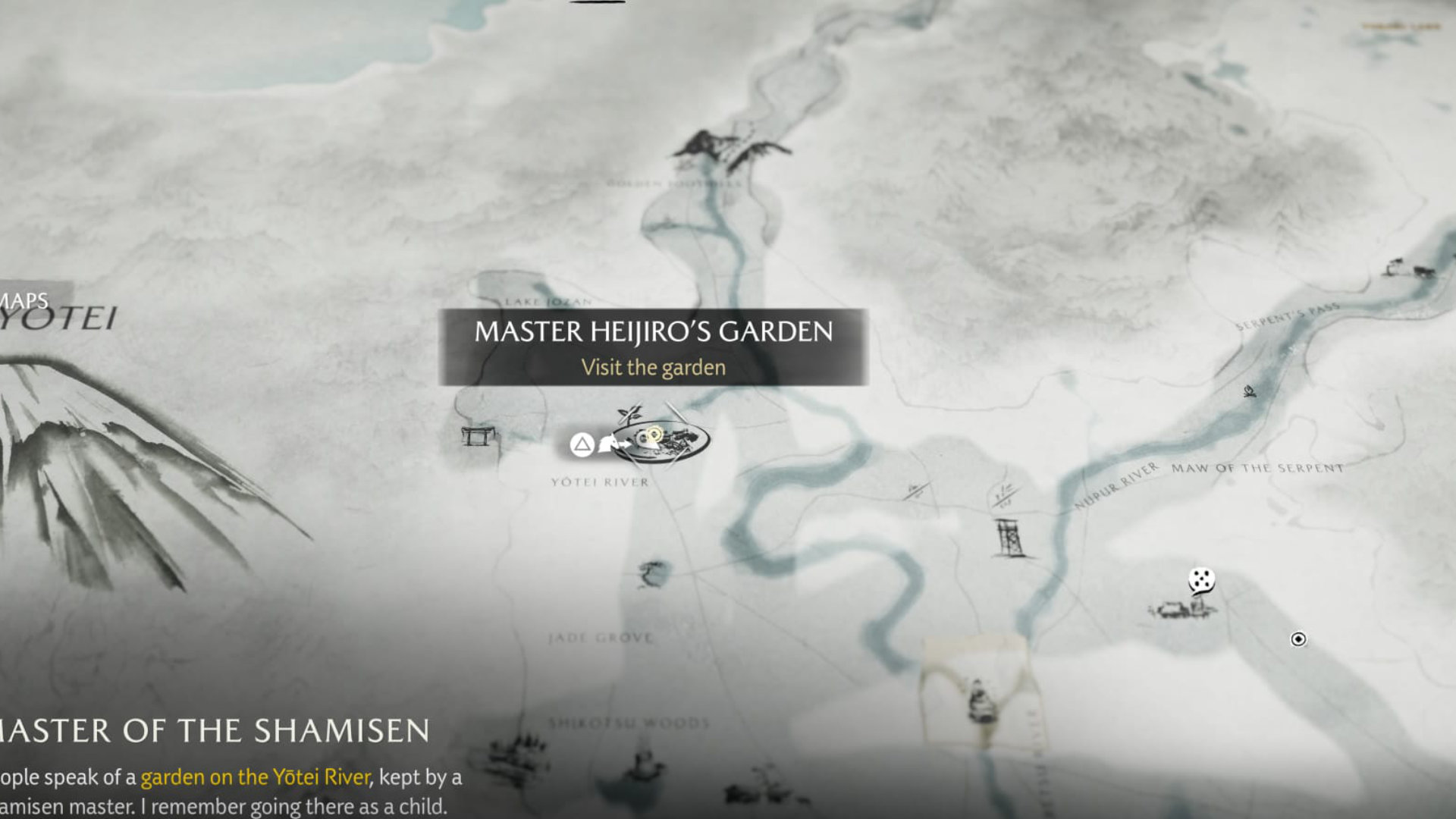Choose the swirl marker above Jade Grove

(653, 573)
